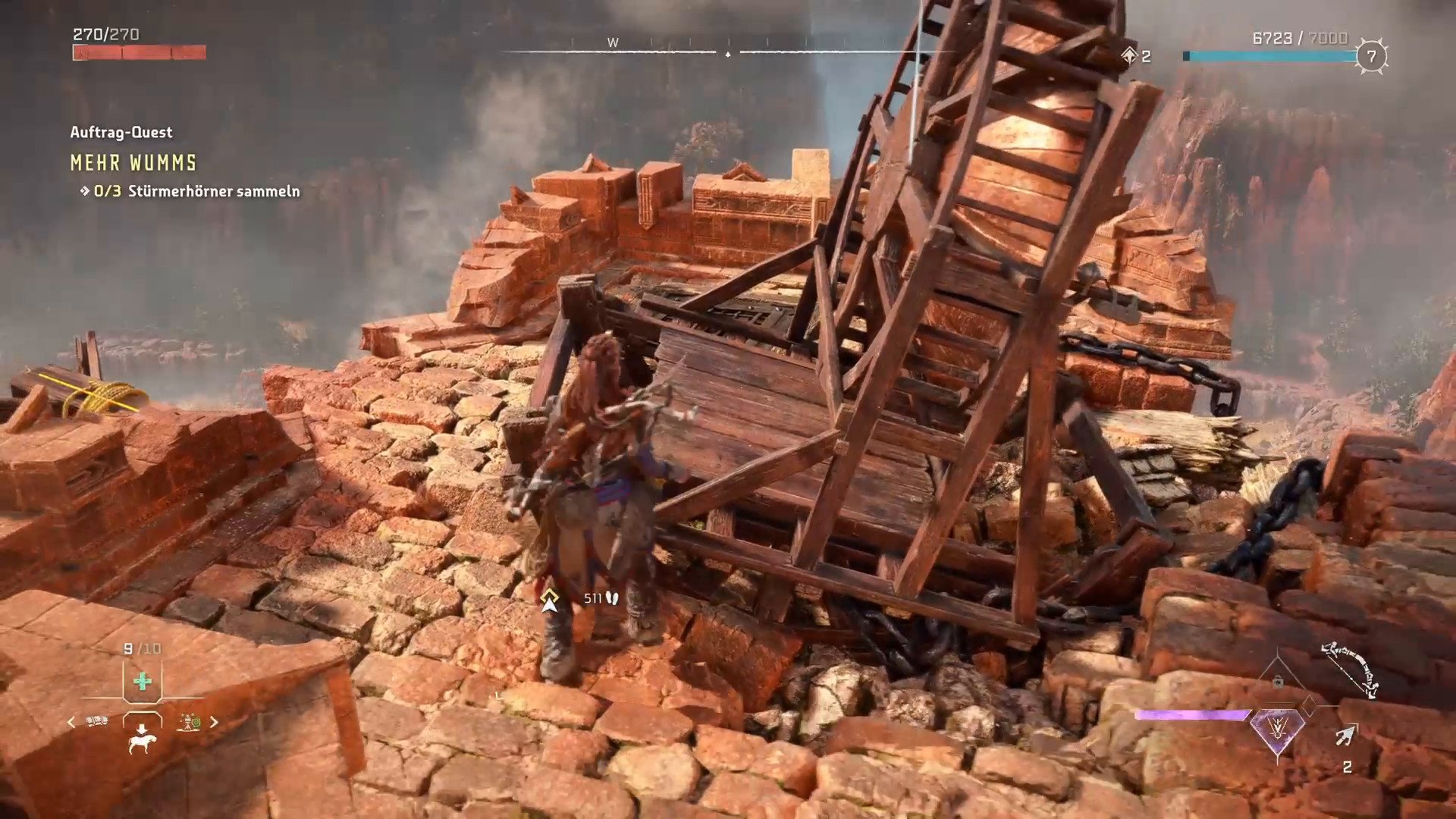Screen dimensions: 1456x819
Task: Click the compass bar at top
Action: (726, 52)
